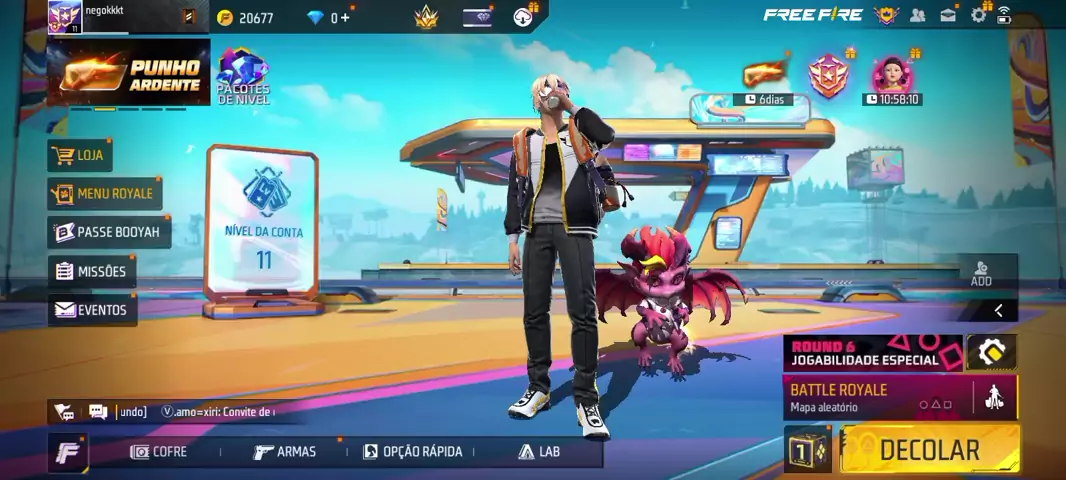Open the MENU ROYALE entry

105,193
